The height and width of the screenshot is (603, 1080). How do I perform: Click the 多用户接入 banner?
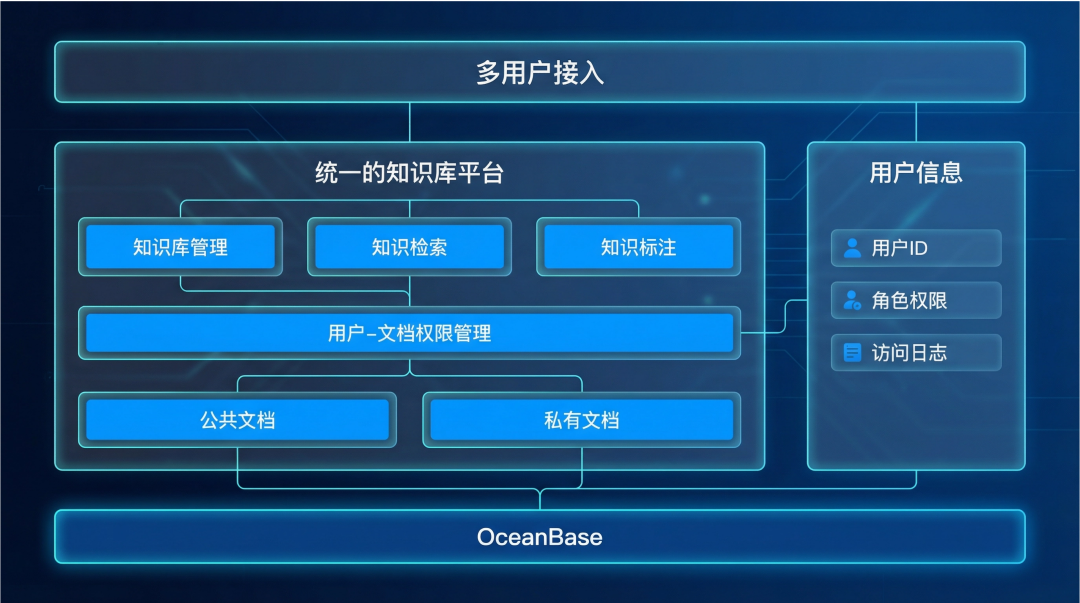(540, 73)
